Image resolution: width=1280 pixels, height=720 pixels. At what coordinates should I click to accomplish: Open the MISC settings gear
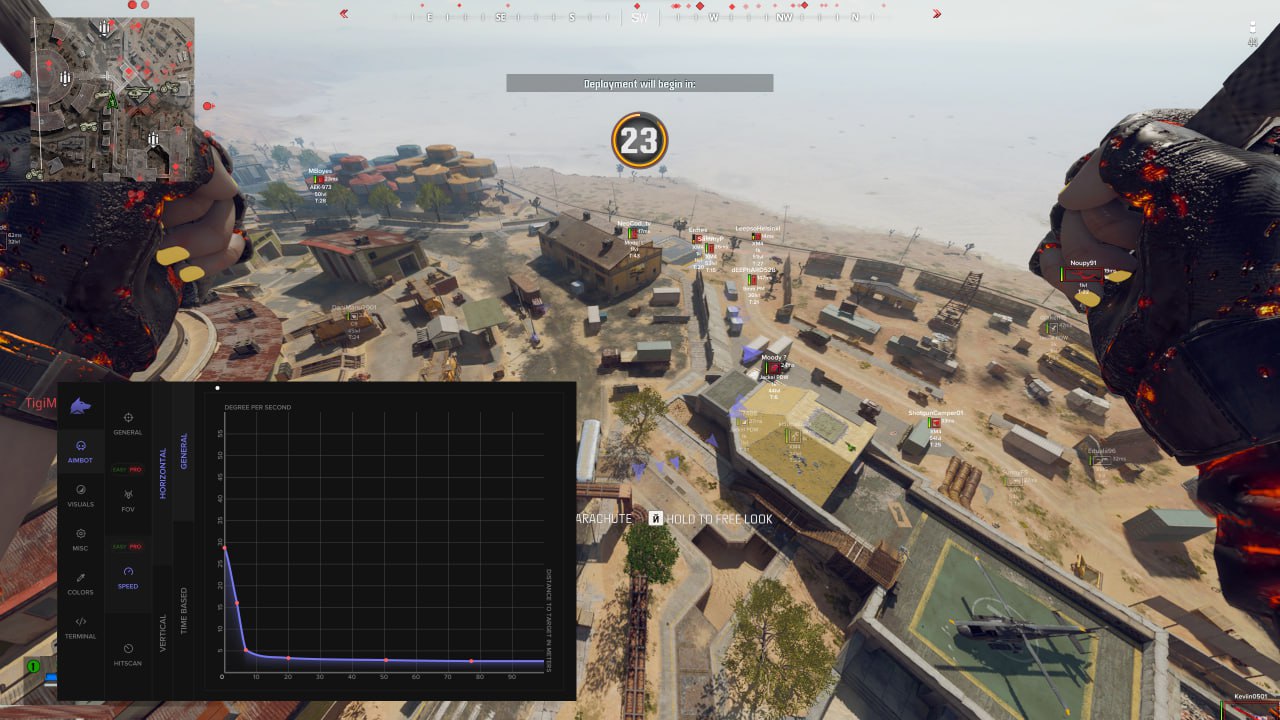pos(81,532)
